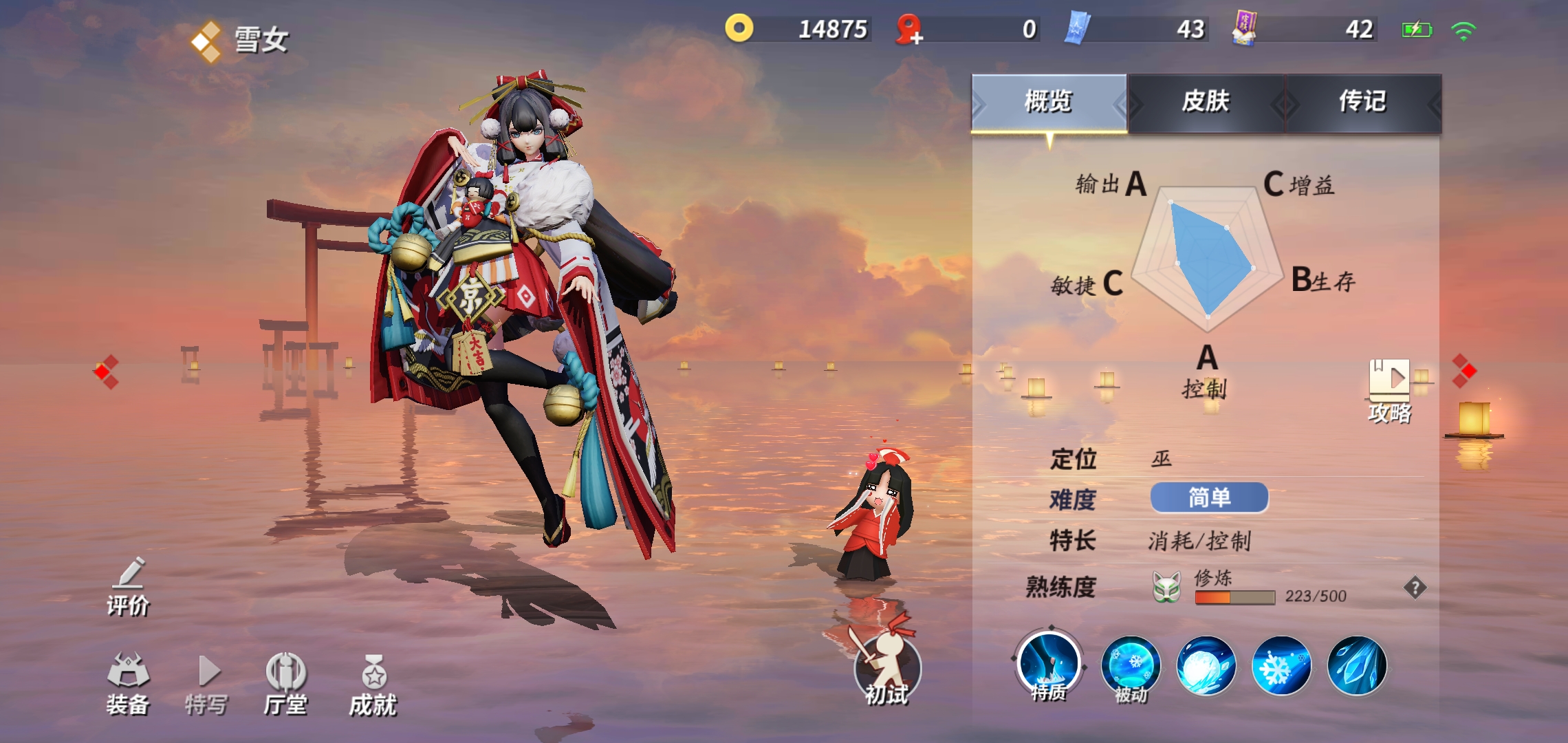Select the ice orb skill icon
The image size is (1568, 743).
[1206, 666]
